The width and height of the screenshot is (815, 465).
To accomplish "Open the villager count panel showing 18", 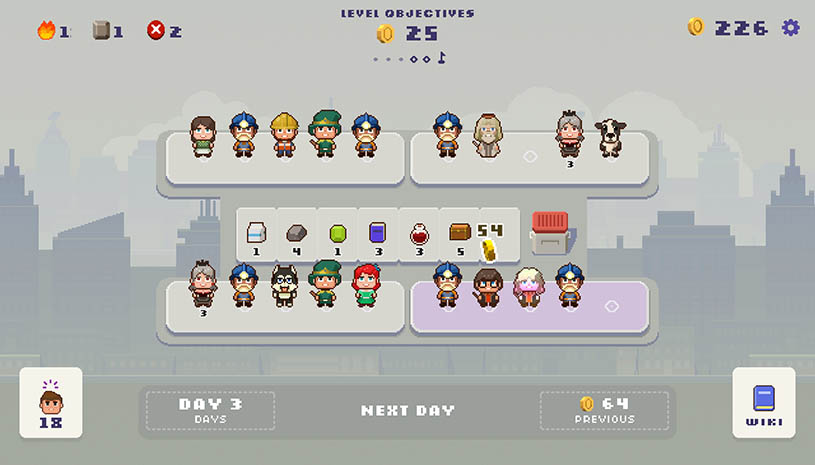I will coord(51,403).
